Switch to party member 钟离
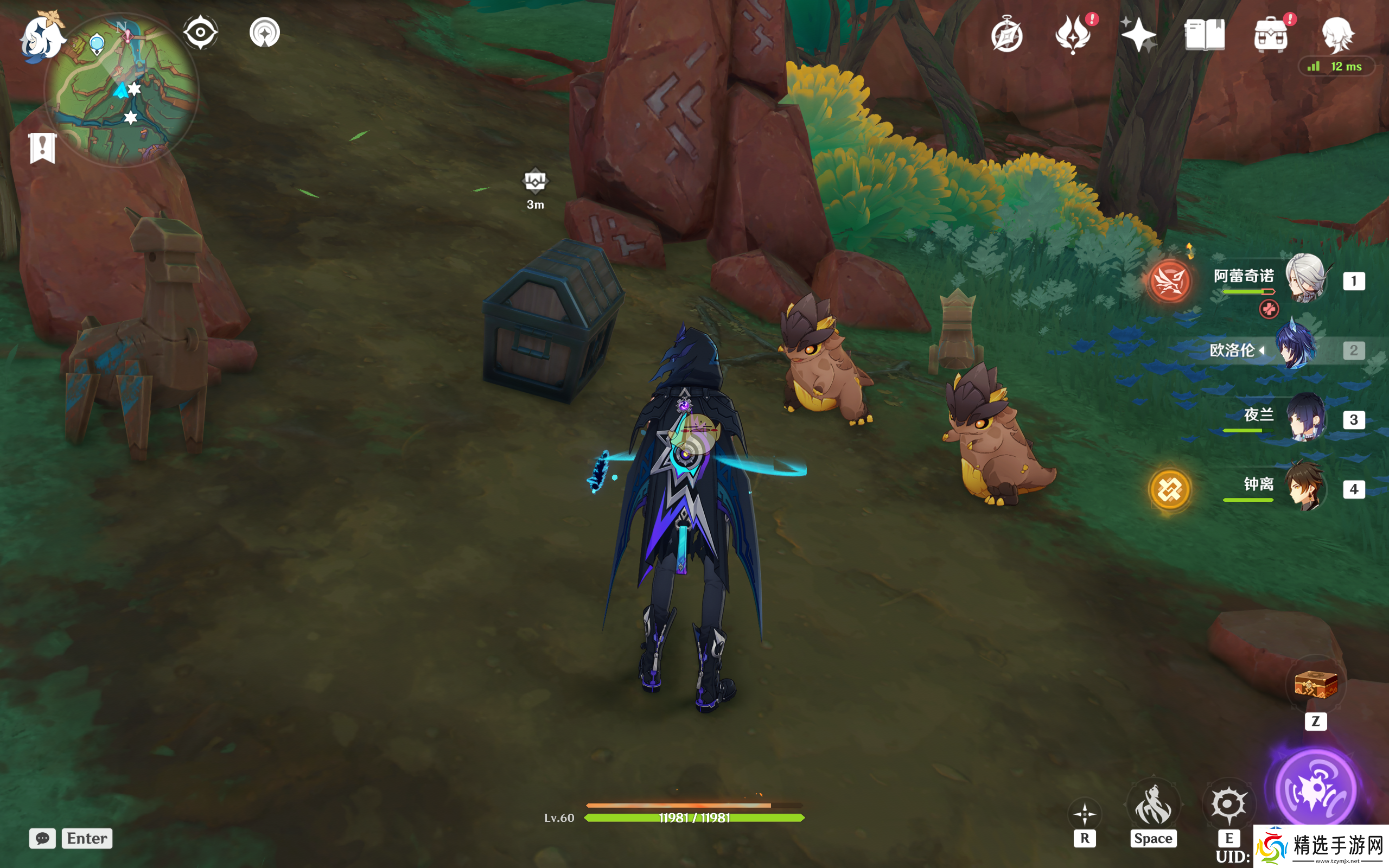 point(1305,488)
